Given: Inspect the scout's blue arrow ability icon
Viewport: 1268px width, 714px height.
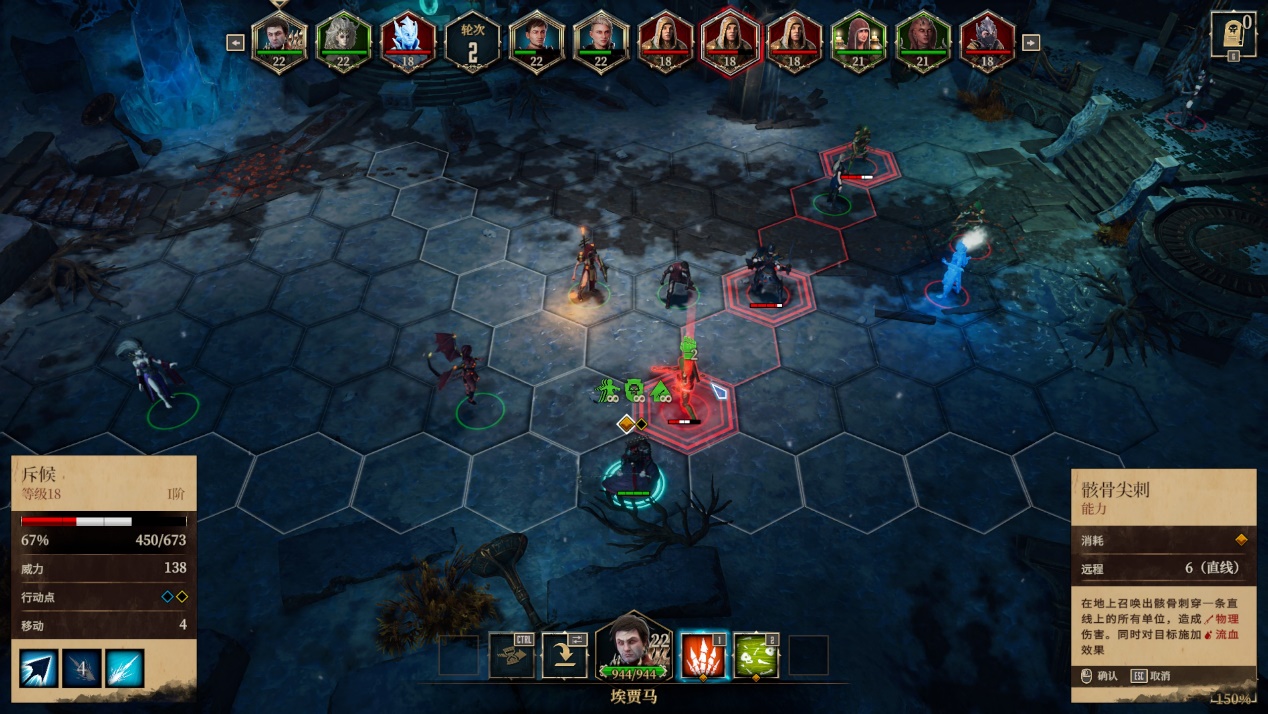Looking at the screenshot, I should pyautogui.click(x=38, y=668).
